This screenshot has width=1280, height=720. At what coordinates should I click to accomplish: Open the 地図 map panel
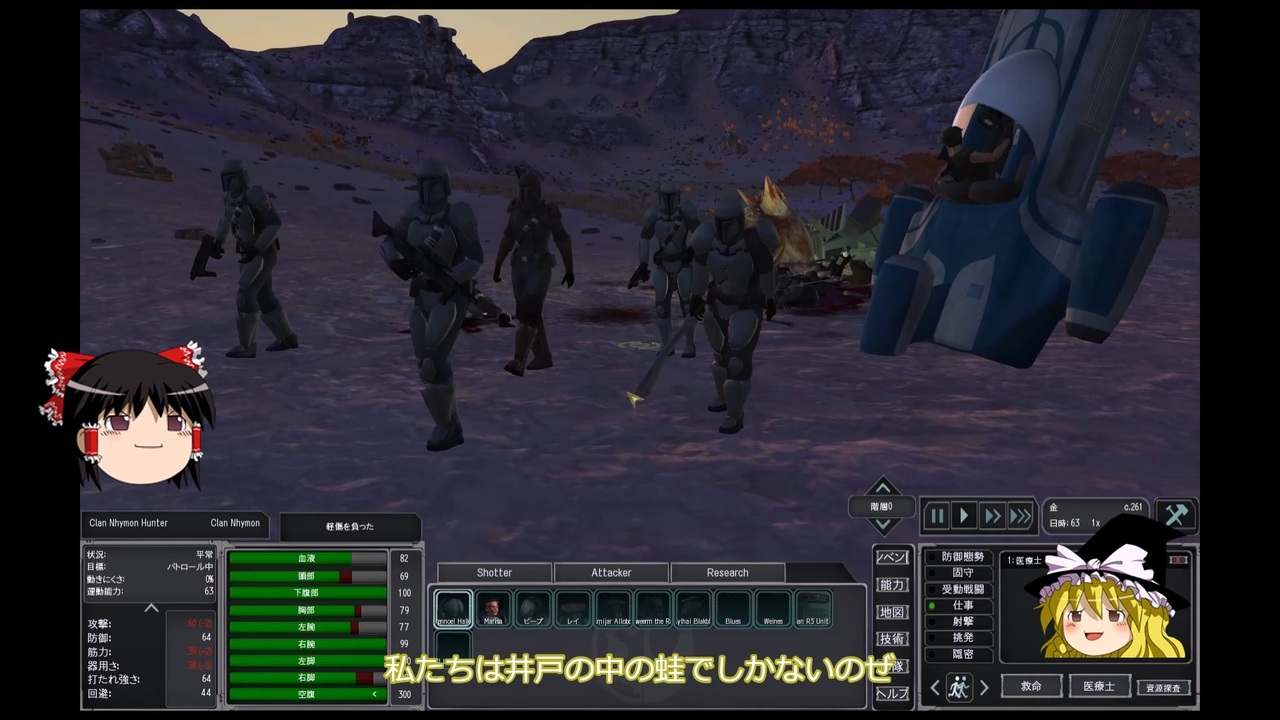tap(891, 614)
